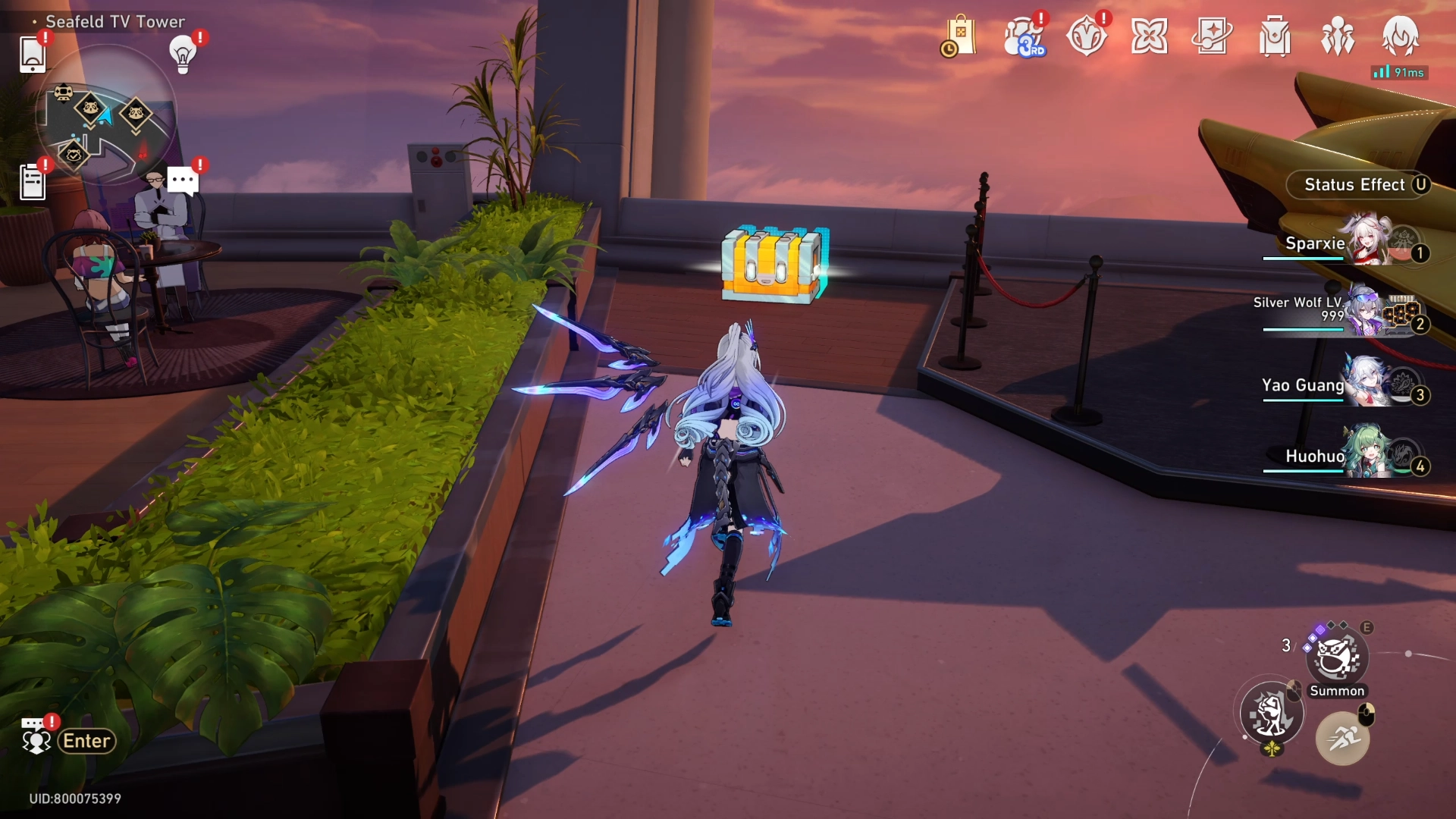Open the chat bubble messages icon
1456x819 pixels.
pos(183,180)
